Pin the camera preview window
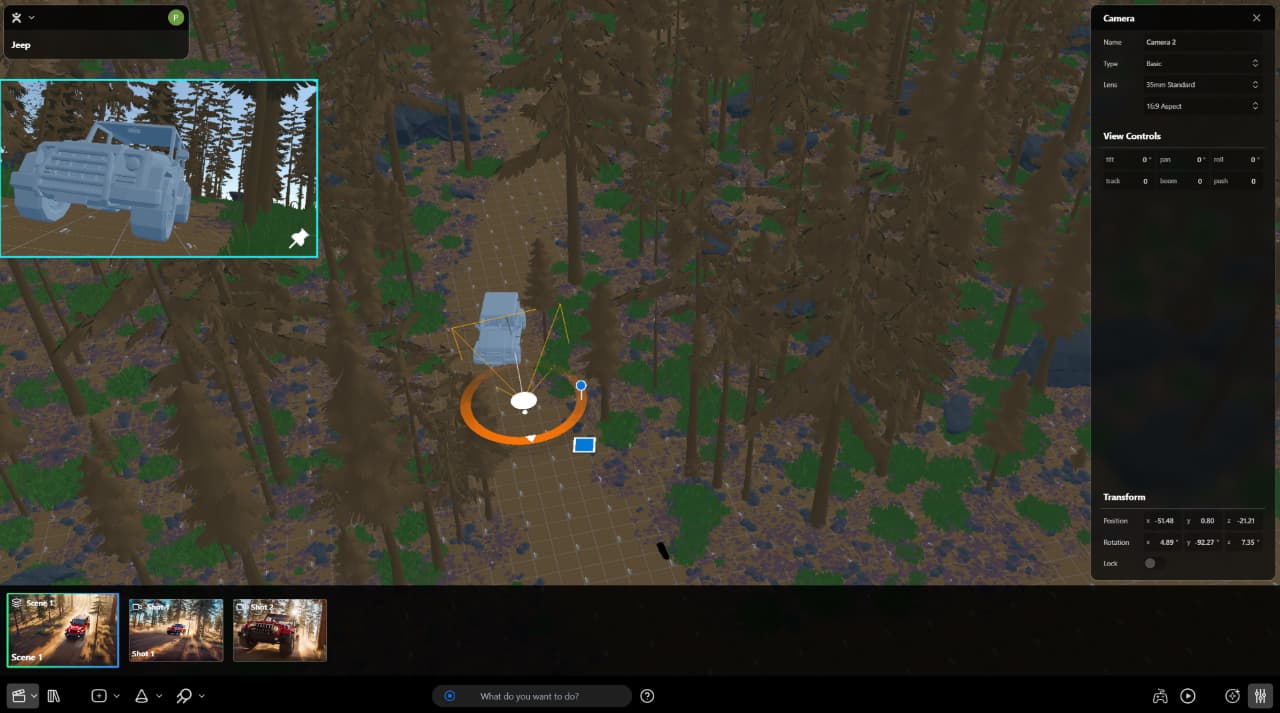The height and width of the screenshot is (713, 1280). pos(298,238)
